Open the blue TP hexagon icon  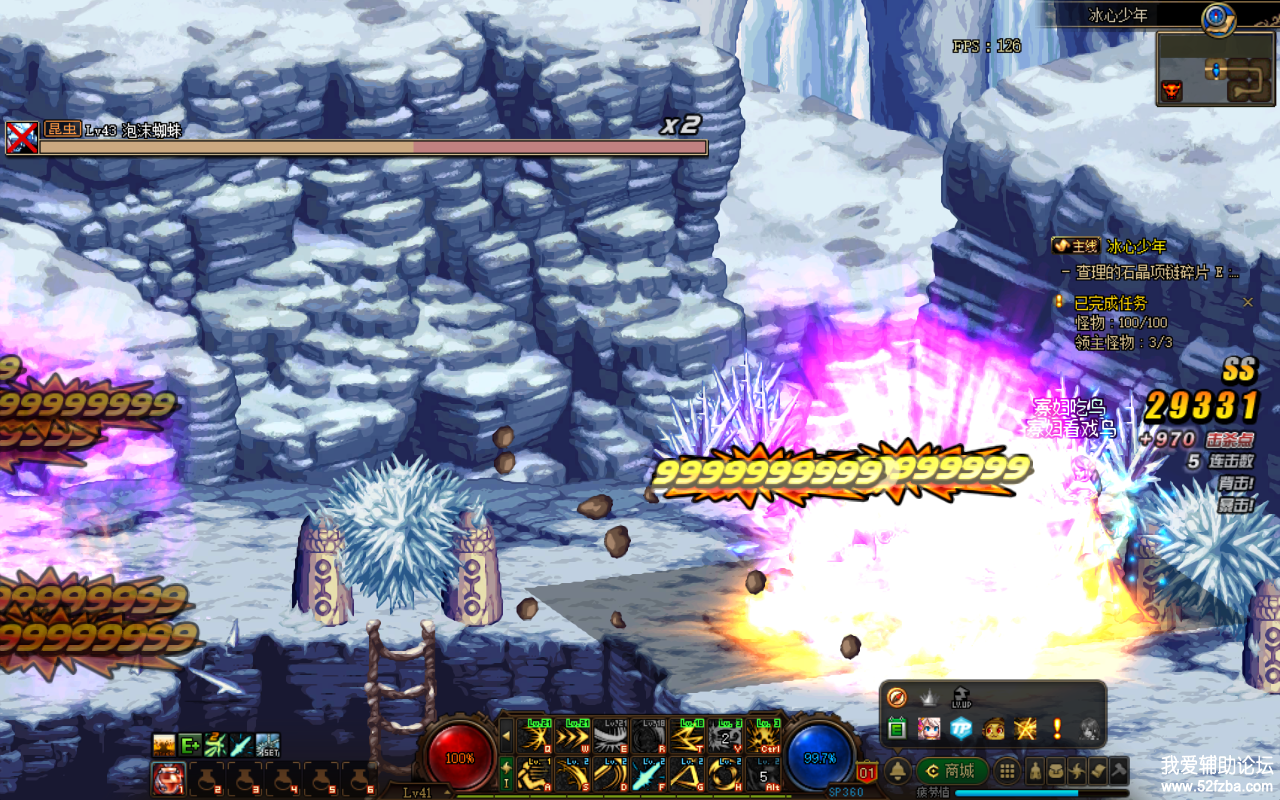pos(961,729)
